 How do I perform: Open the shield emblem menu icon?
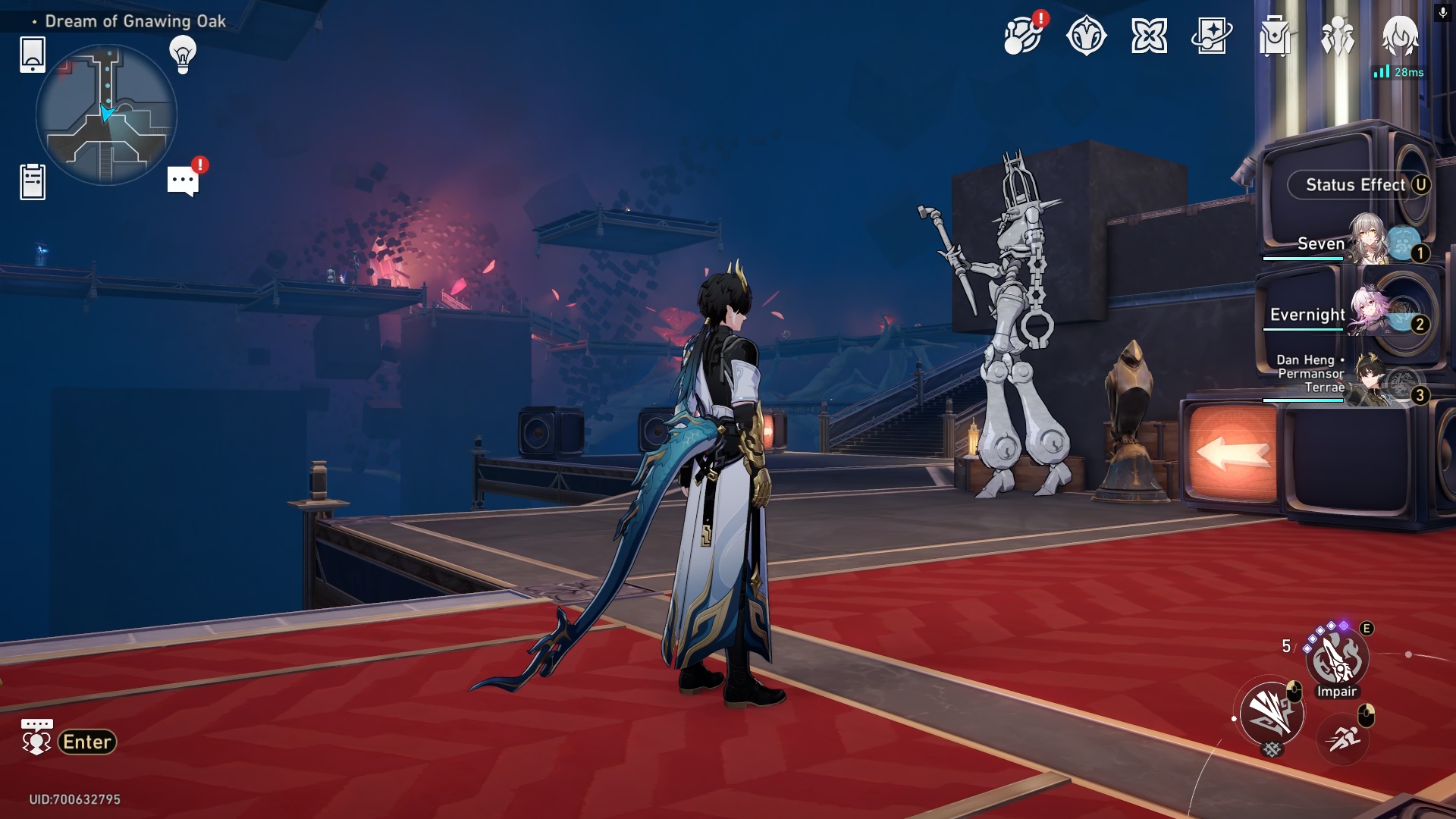[1086, 36]
